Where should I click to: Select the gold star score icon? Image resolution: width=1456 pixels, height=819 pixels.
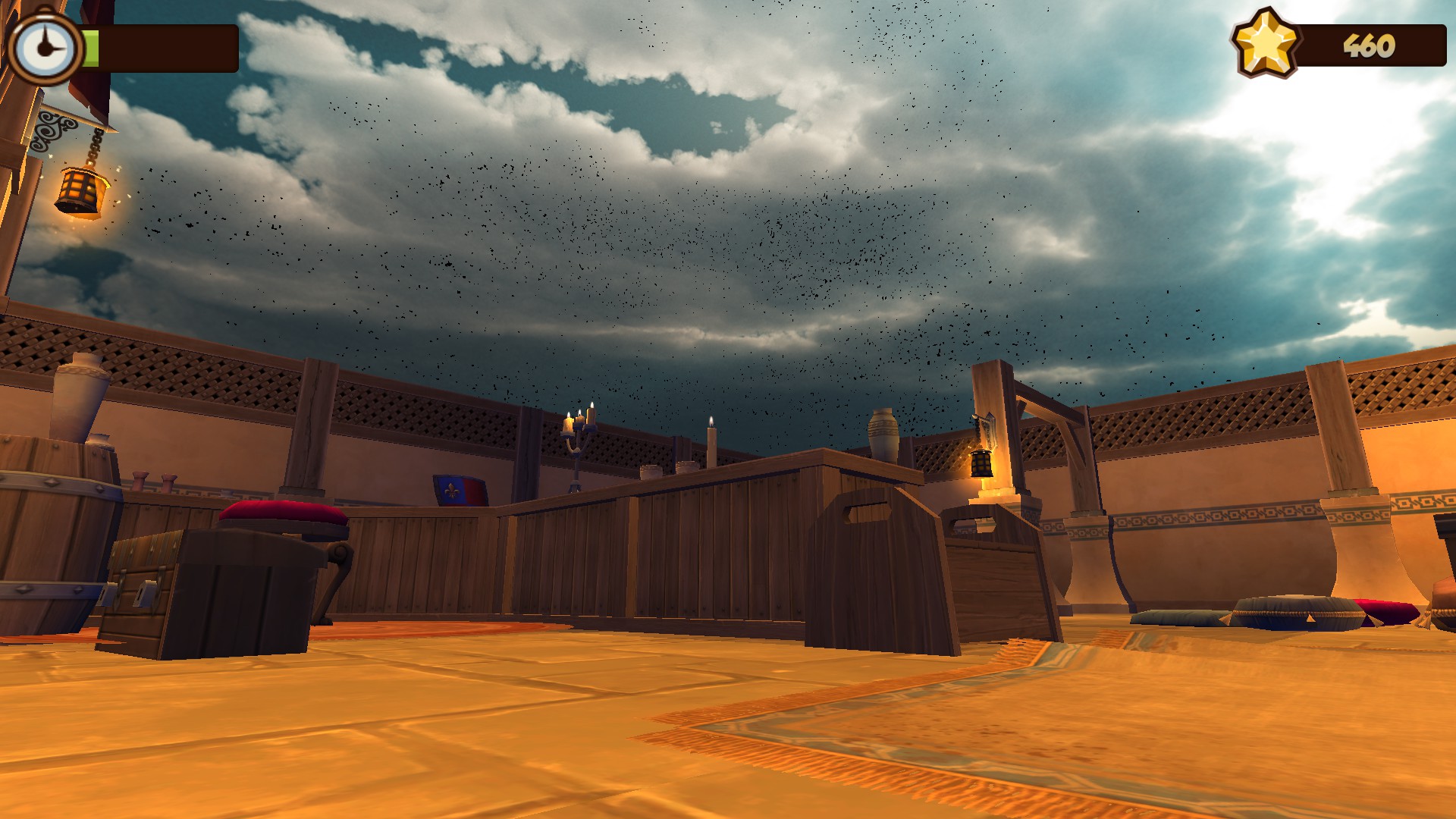tap(1265, 45)
